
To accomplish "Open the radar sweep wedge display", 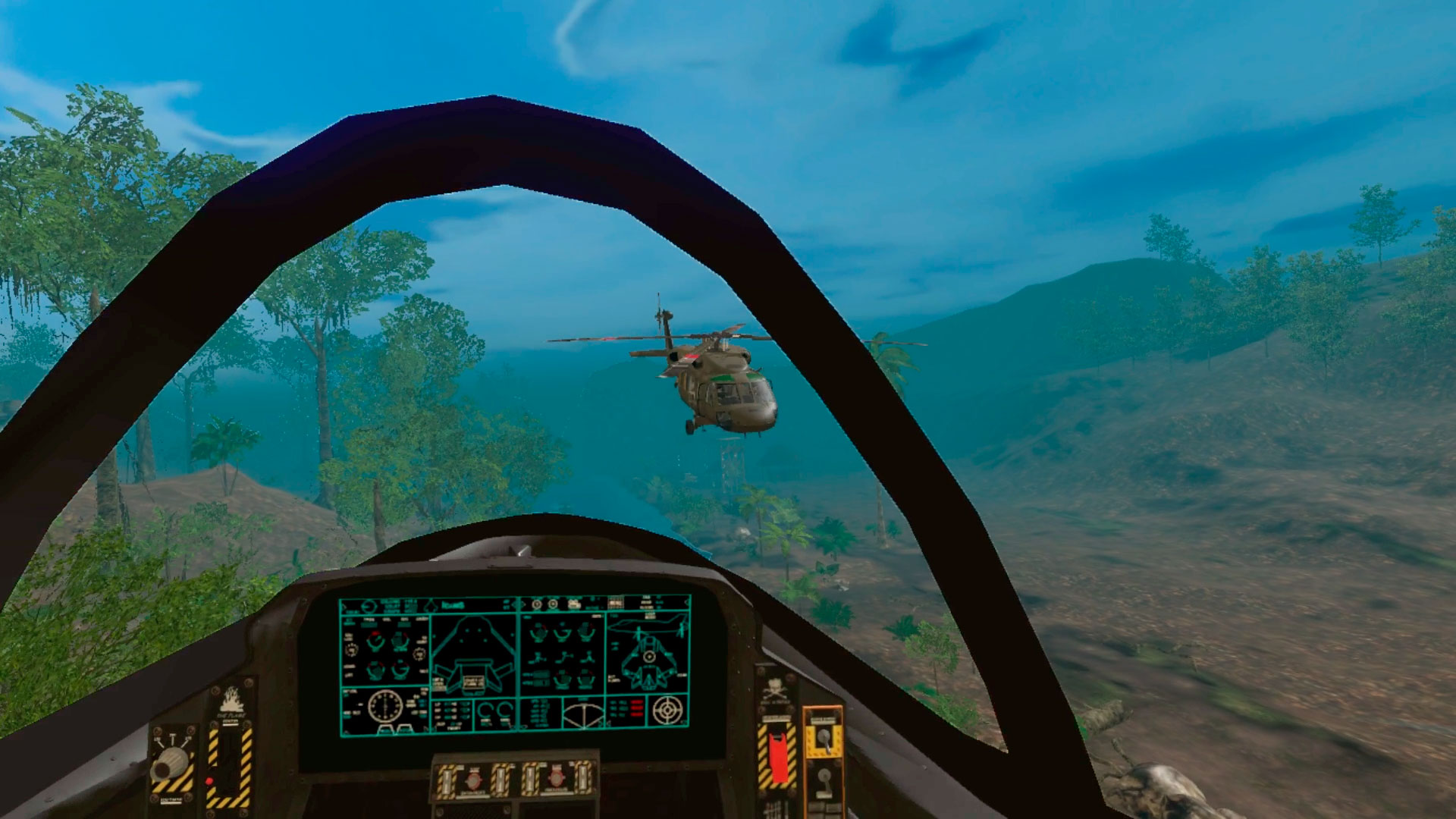I will point(584,717).
